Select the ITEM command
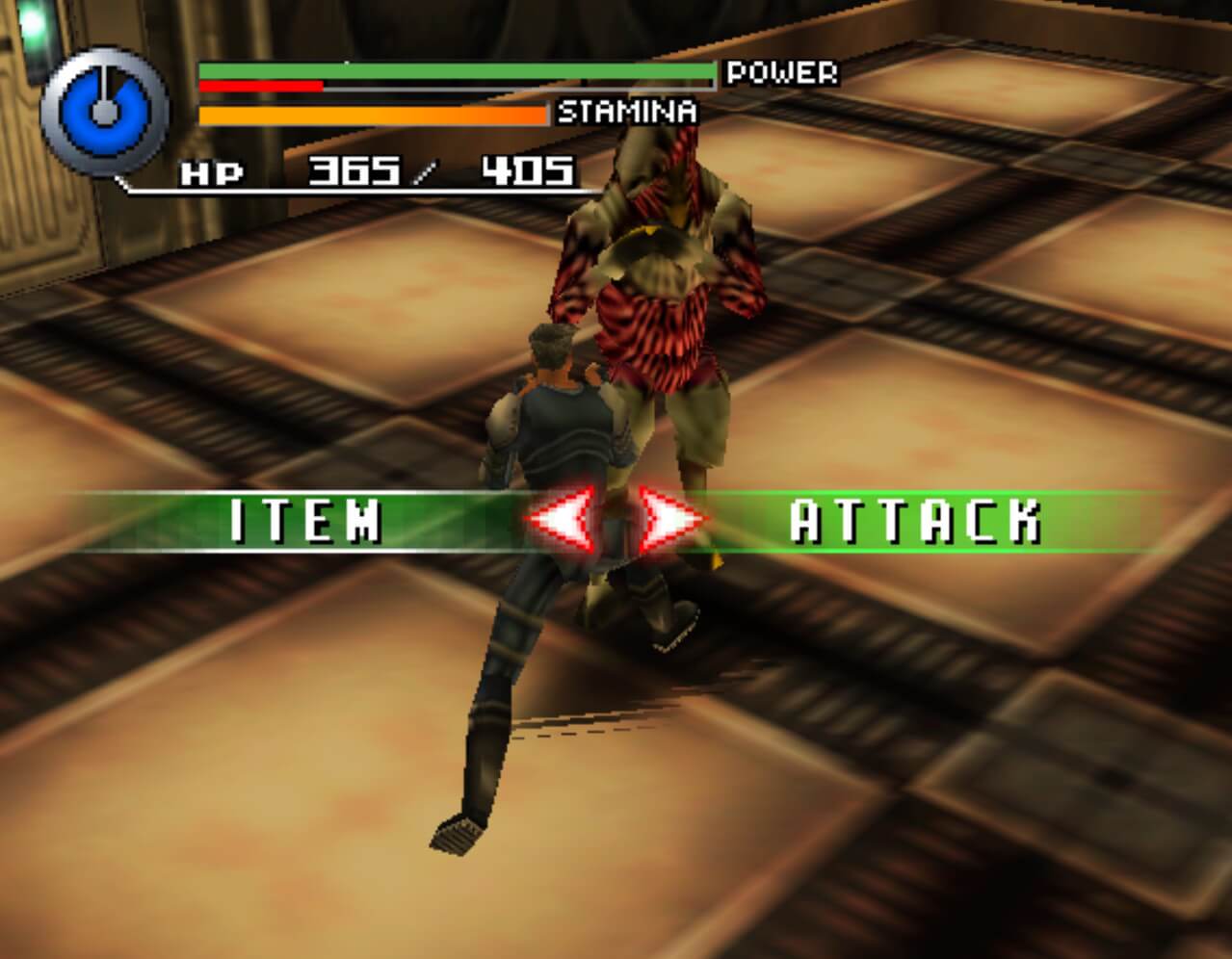 point(304,521)
